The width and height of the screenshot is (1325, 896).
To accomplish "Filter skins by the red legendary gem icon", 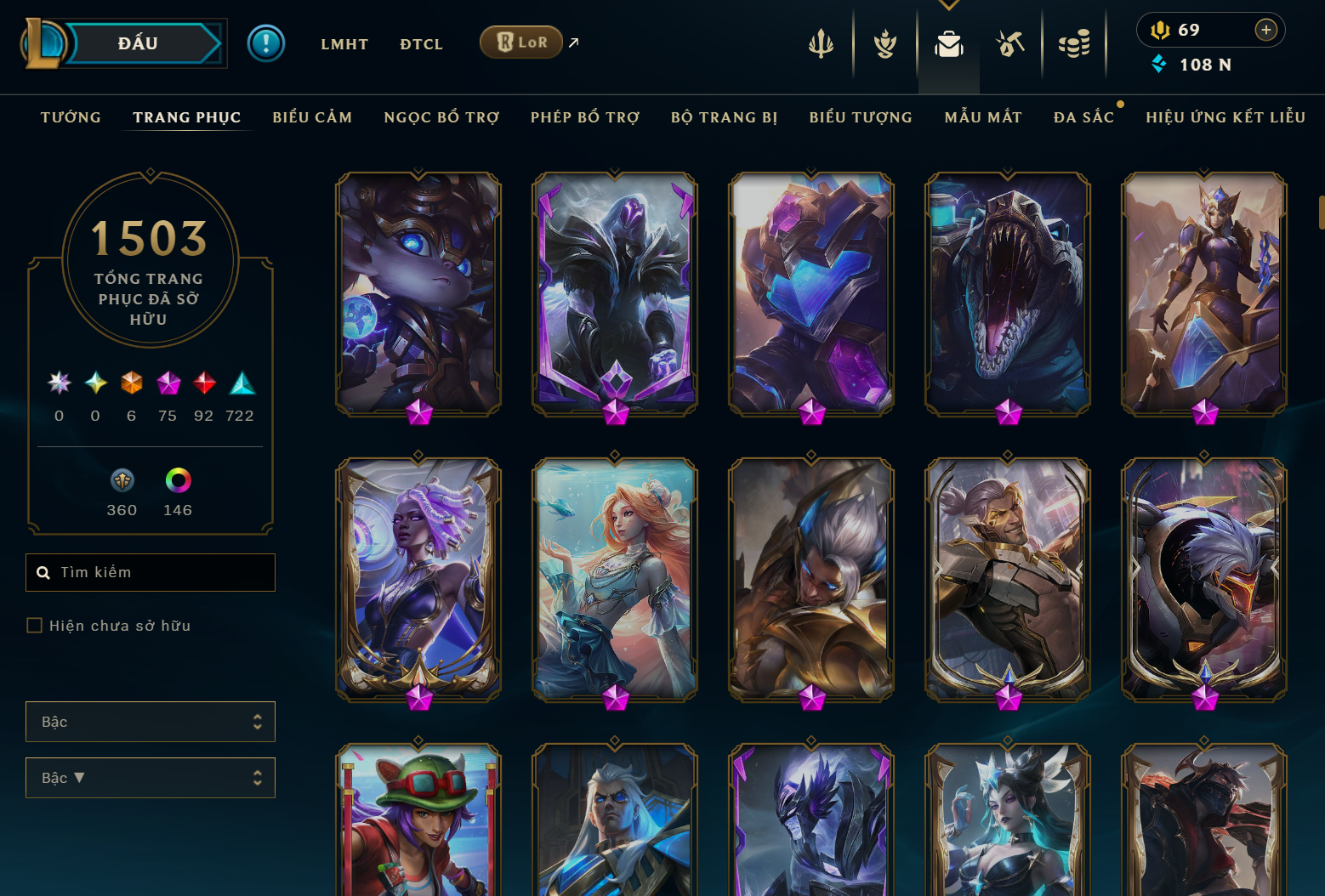I will [204, 383].
